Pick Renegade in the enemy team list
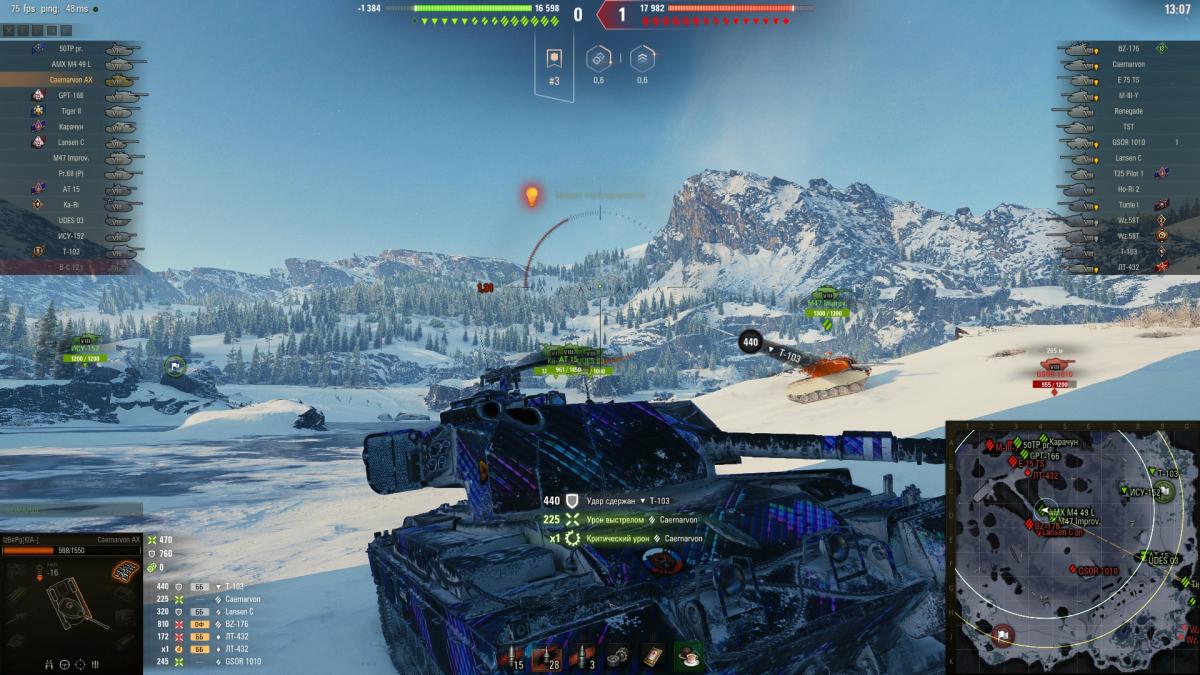Viewport: 1200px width, 675px height. (x=1128, y=111)
